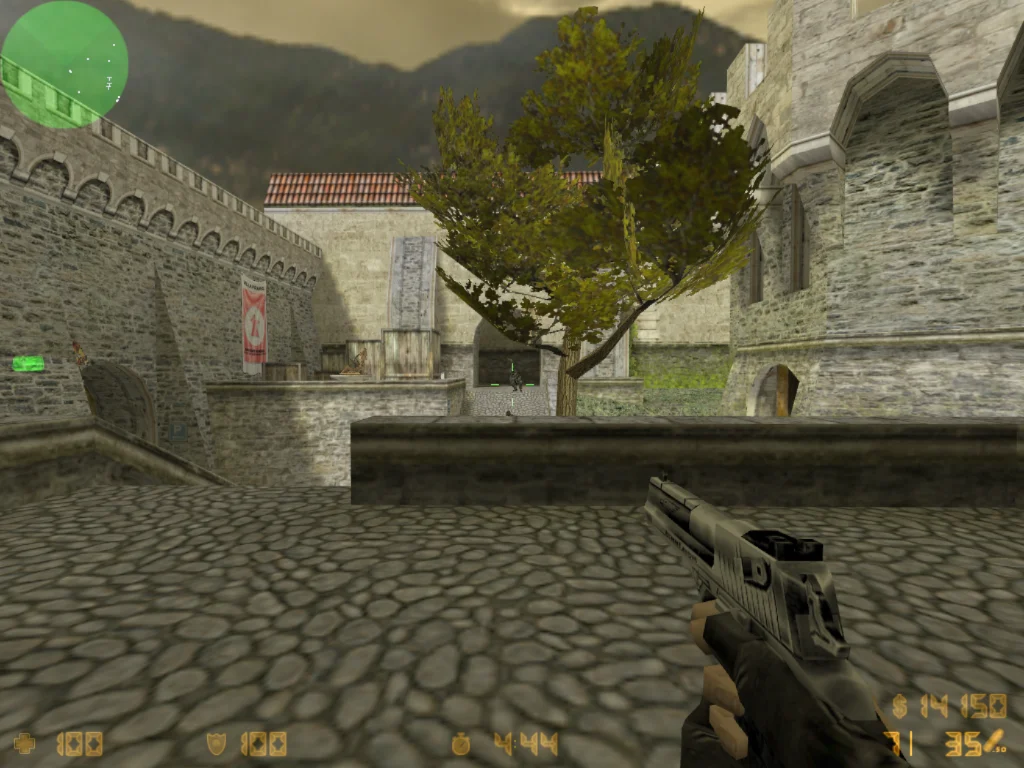Click the green circular radar
The width and height of the screenshot is (1024, 768).
(x=64, y=64)
